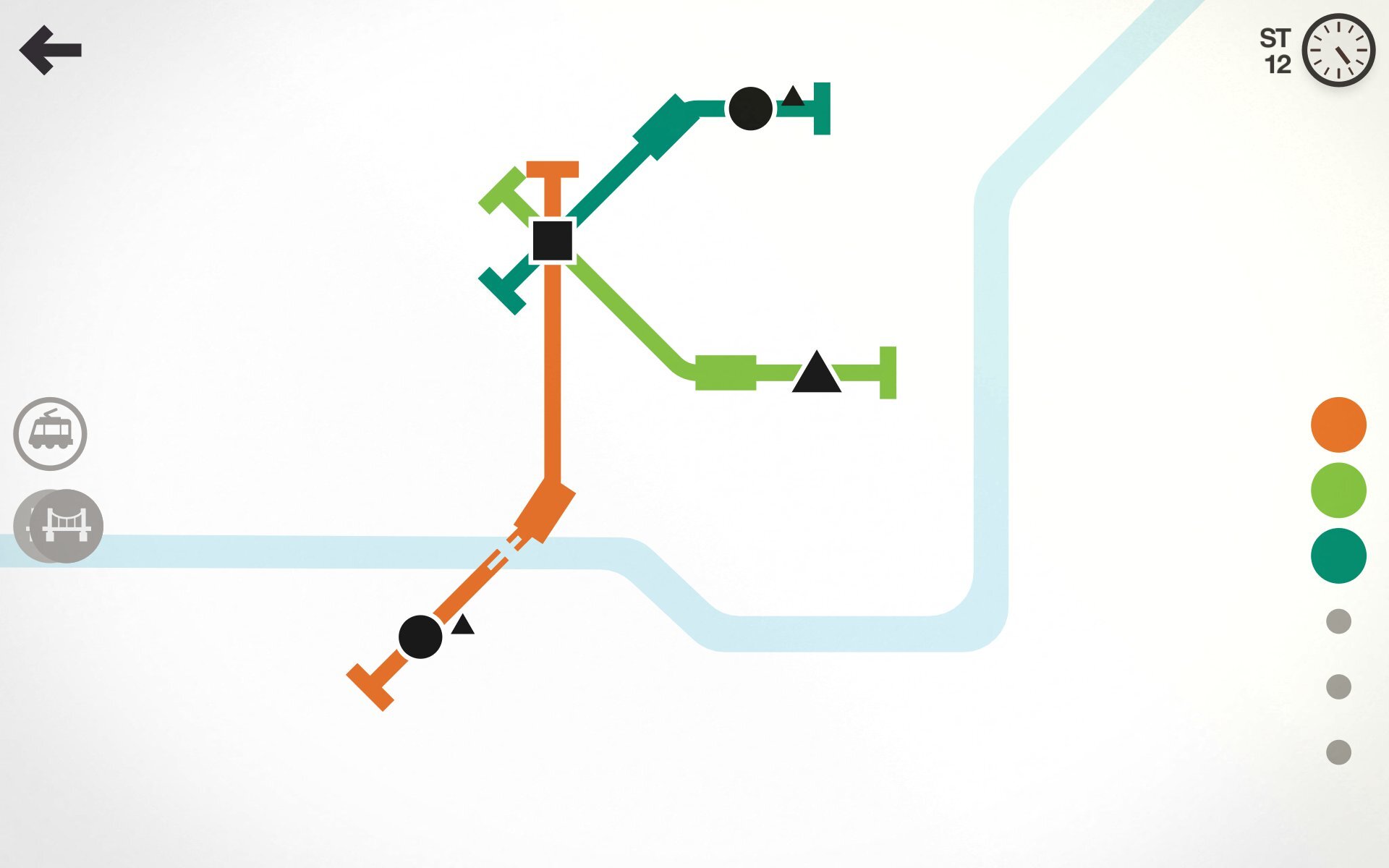Toggle the teal line swatch on
This screenshot has height=868, width=1389.
(x=1338, y=555)
